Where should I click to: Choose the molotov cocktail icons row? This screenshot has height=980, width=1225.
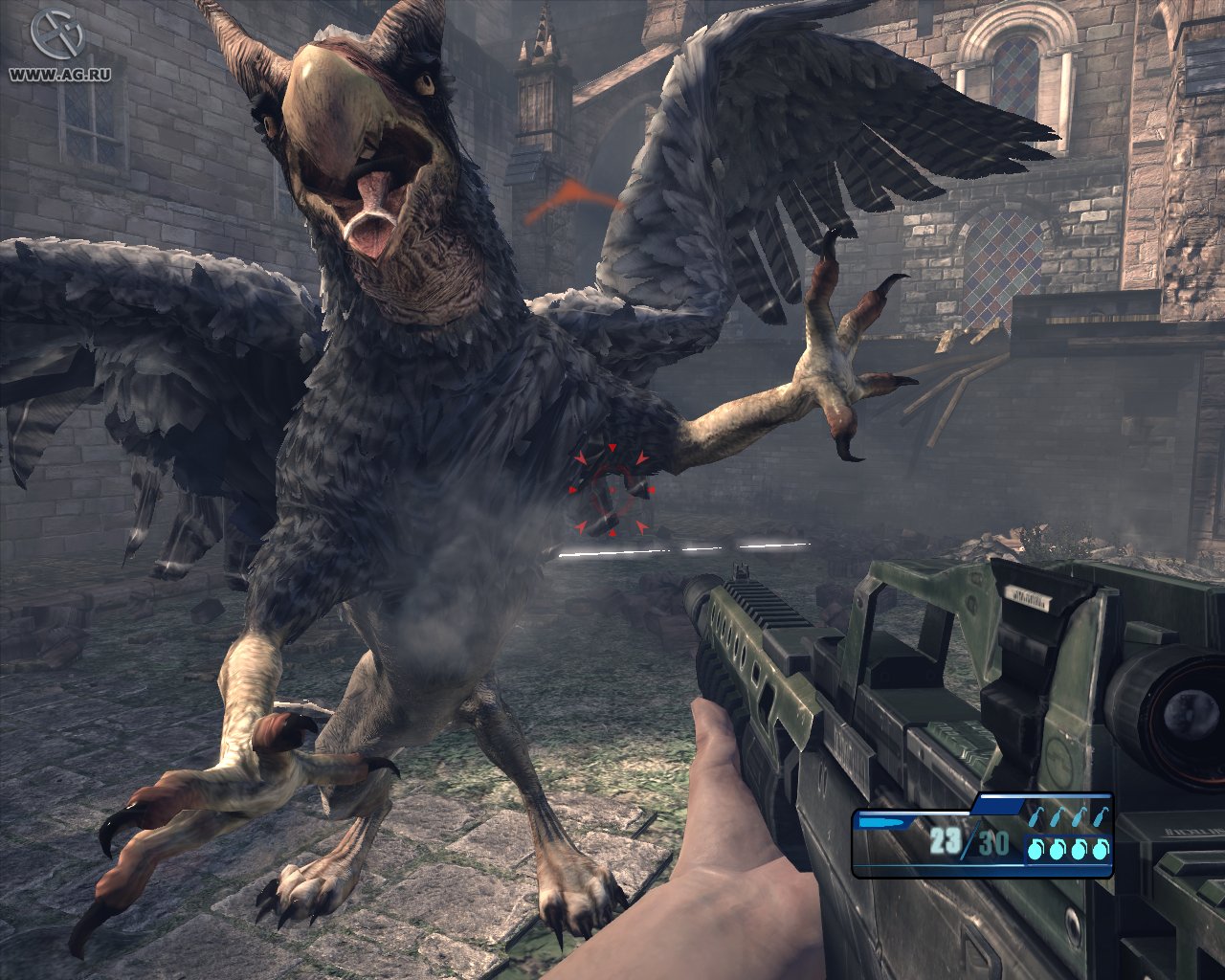tap(1068, 817)
